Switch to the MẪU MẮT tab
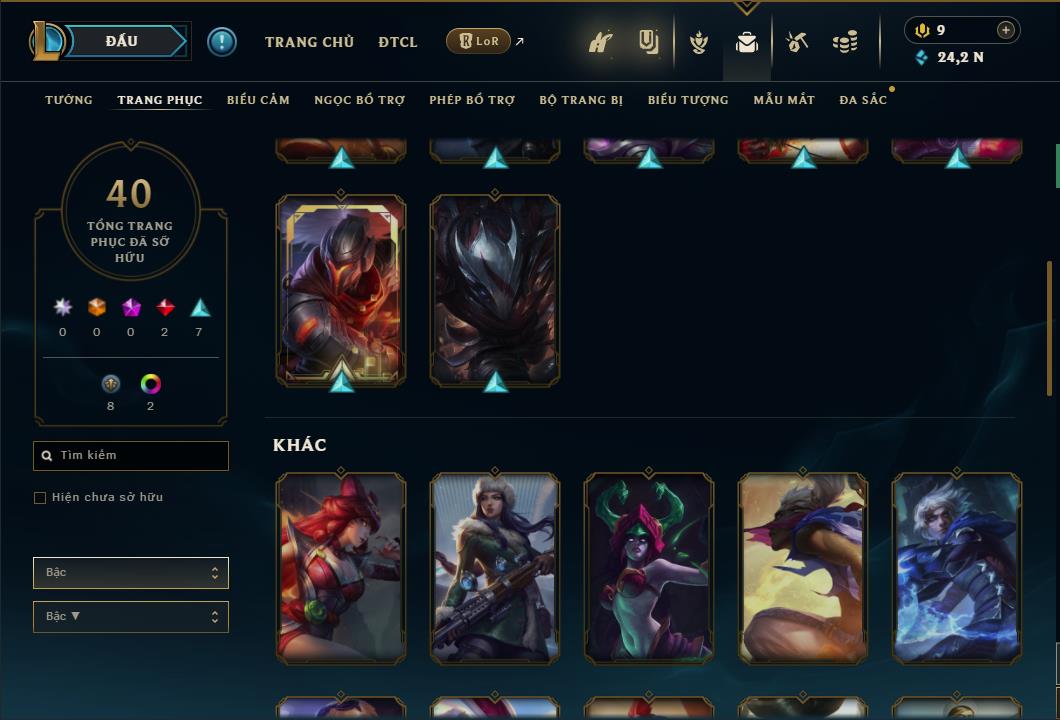Image resolution: width=1060 pixels, height=720 pixels. point(784,100)
